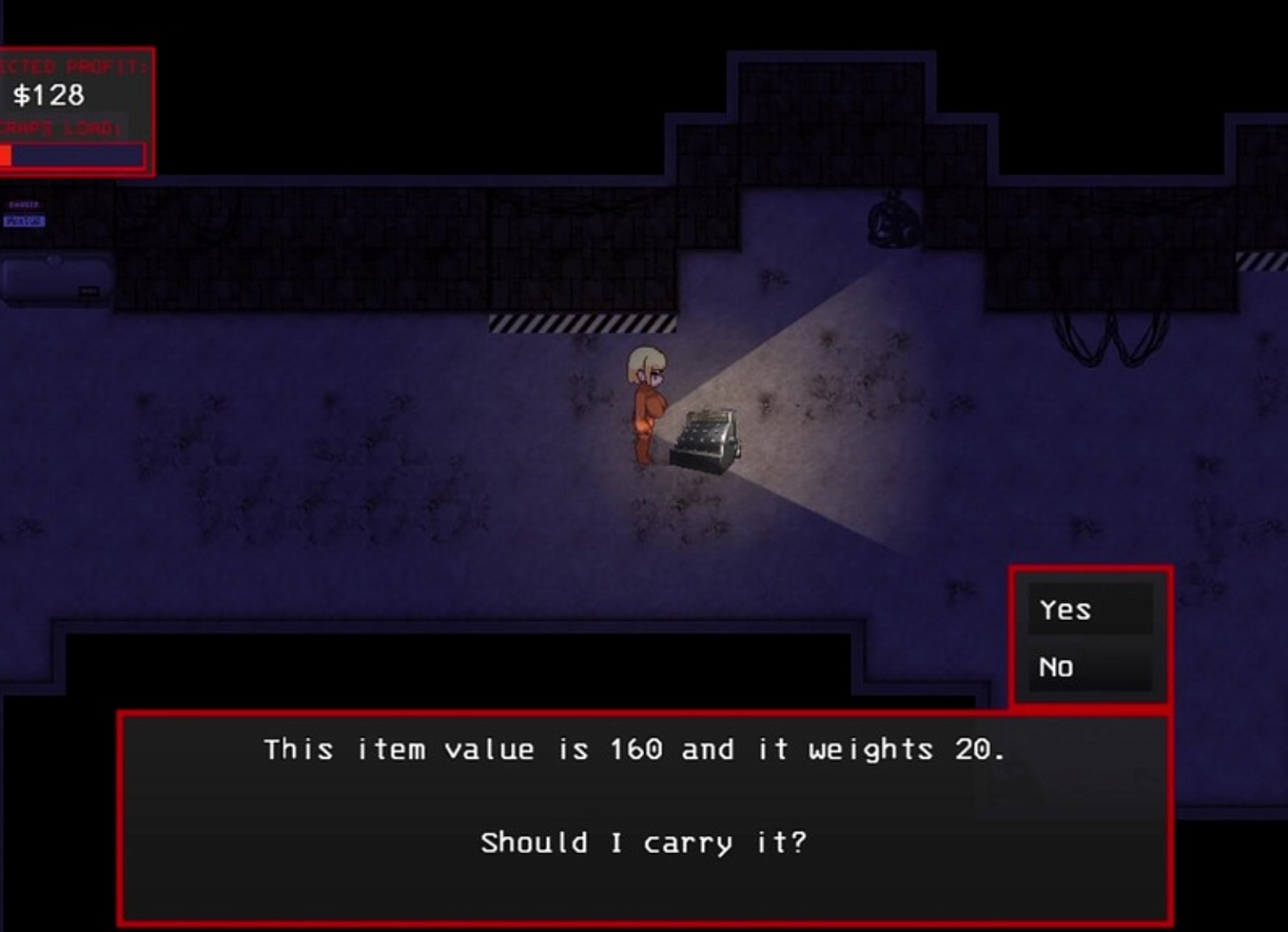1288x932 pixels.
Task: Choose Yes to carry the item
Action: [x=1089, y=610]
